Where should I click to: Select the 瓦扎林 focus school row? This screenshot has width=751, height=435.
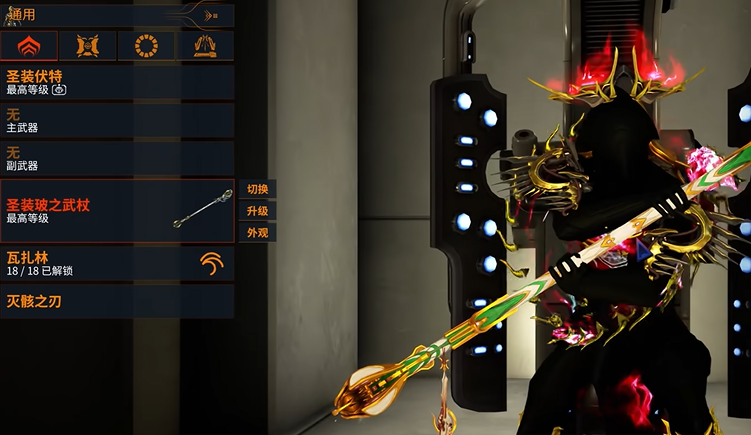click(x=118, y=263)
